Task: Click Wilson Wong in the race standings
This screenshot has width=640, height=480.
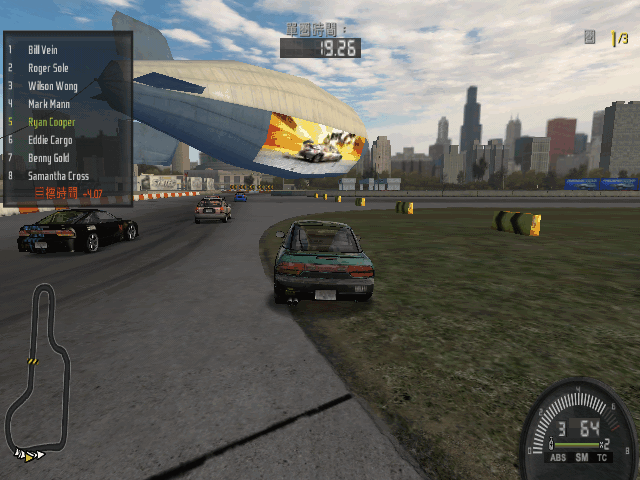Action: pyautogui.click(x=52, y=86)
